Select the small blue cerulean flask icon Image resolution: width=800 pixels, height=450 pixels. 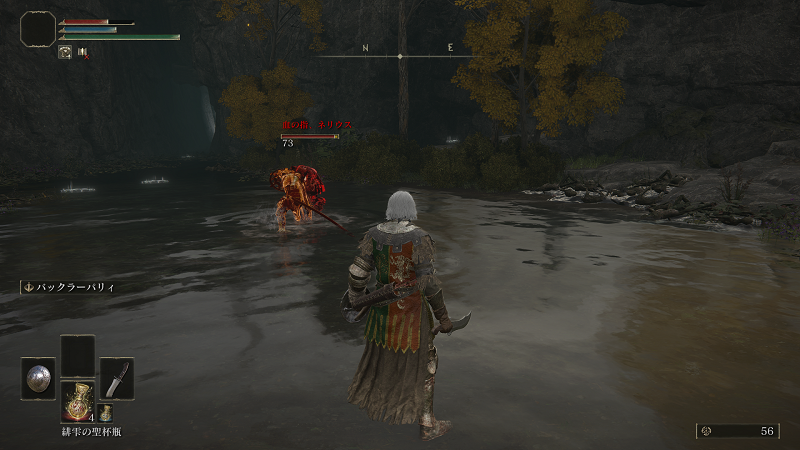(105, 412)
